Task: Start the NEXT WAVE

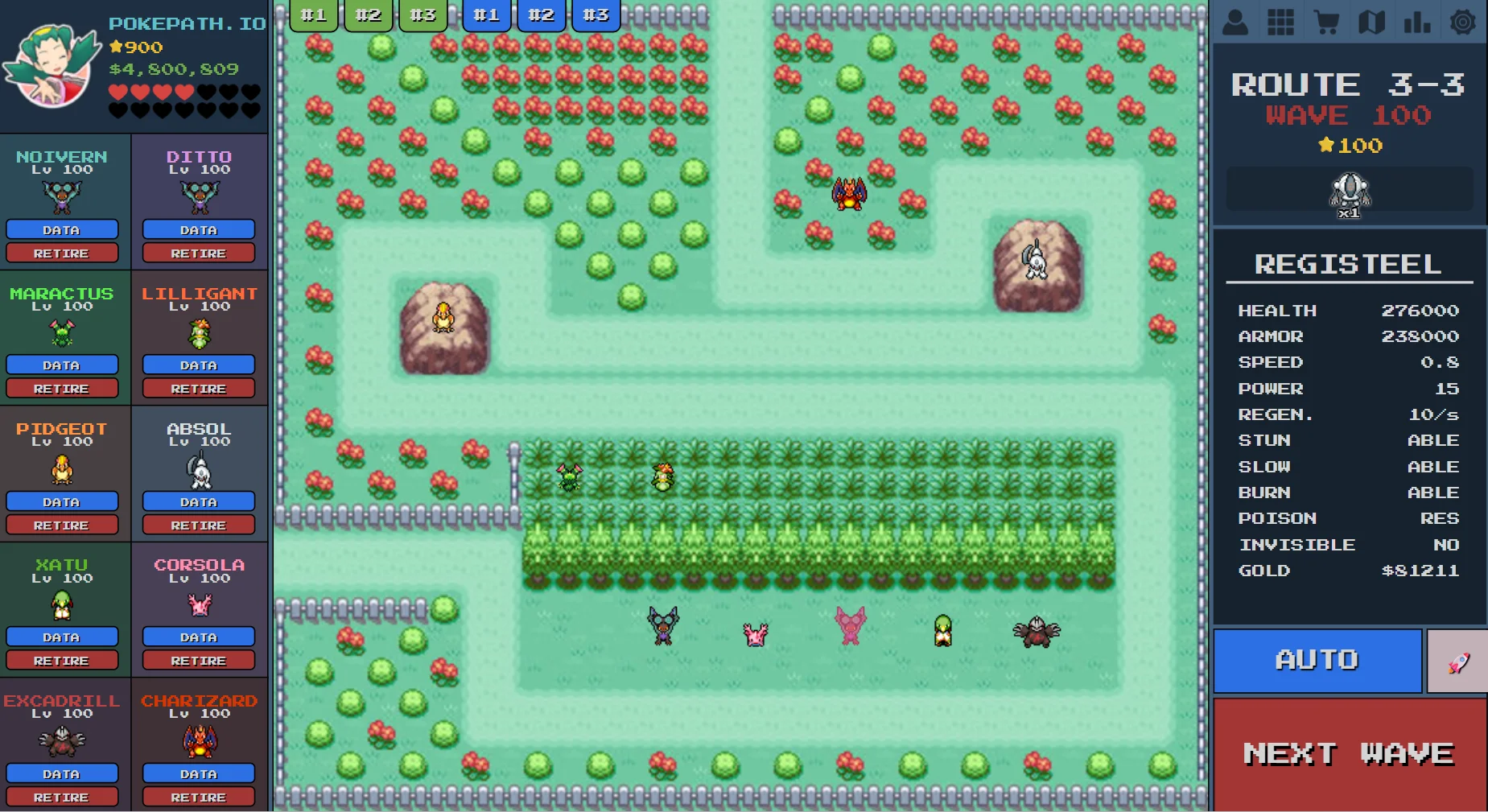Action: [1348, 753]
